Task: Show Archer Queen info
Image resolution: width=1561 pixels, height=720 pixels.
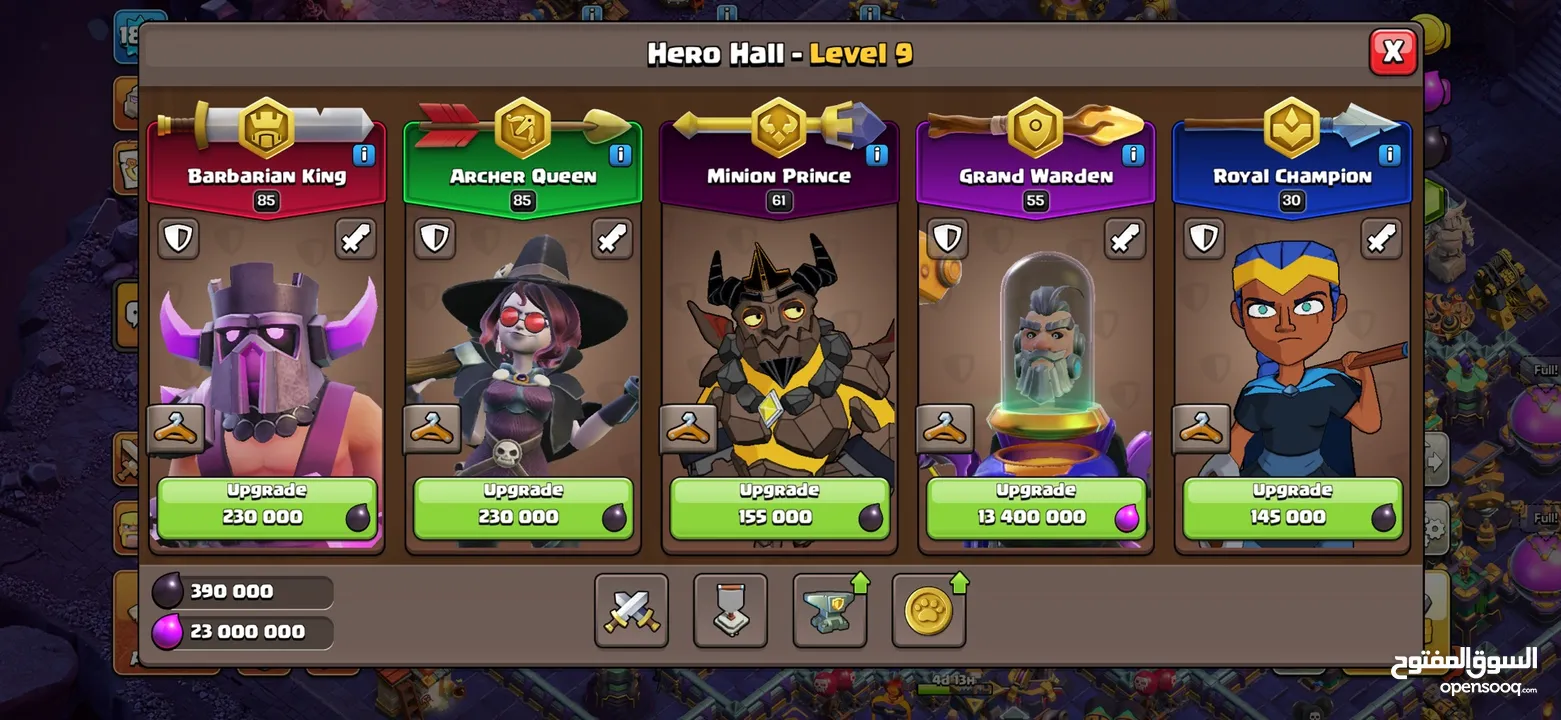Action: [x=620, y=155]
